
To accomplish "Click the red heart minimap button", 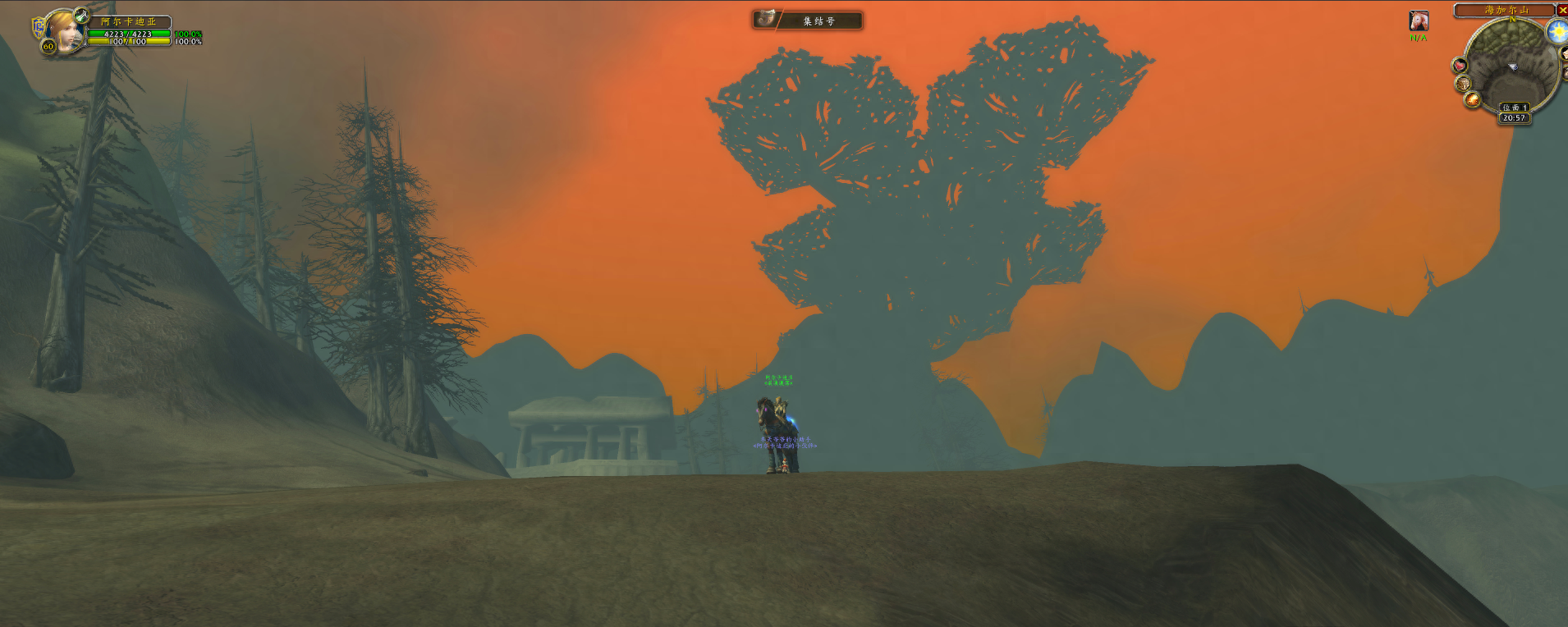I will [1459, 66].
